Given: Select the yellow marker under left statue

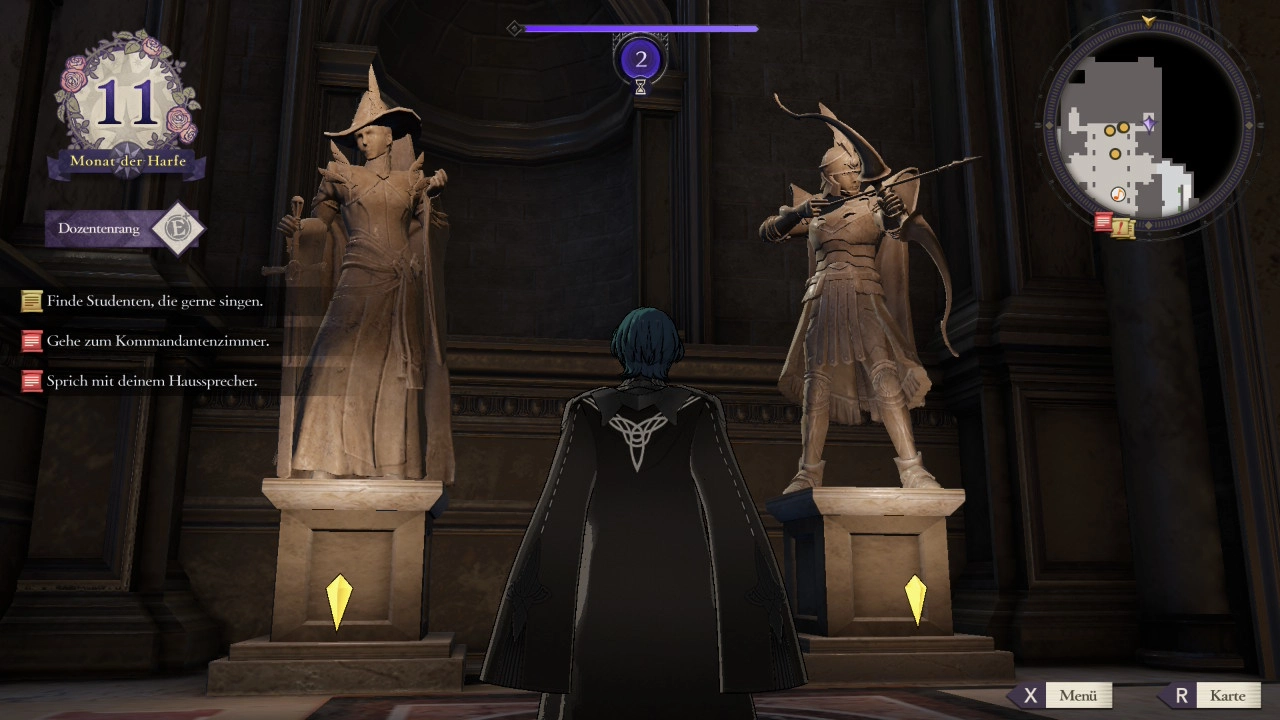Looking at the screenshot, I should pos(339,601).
